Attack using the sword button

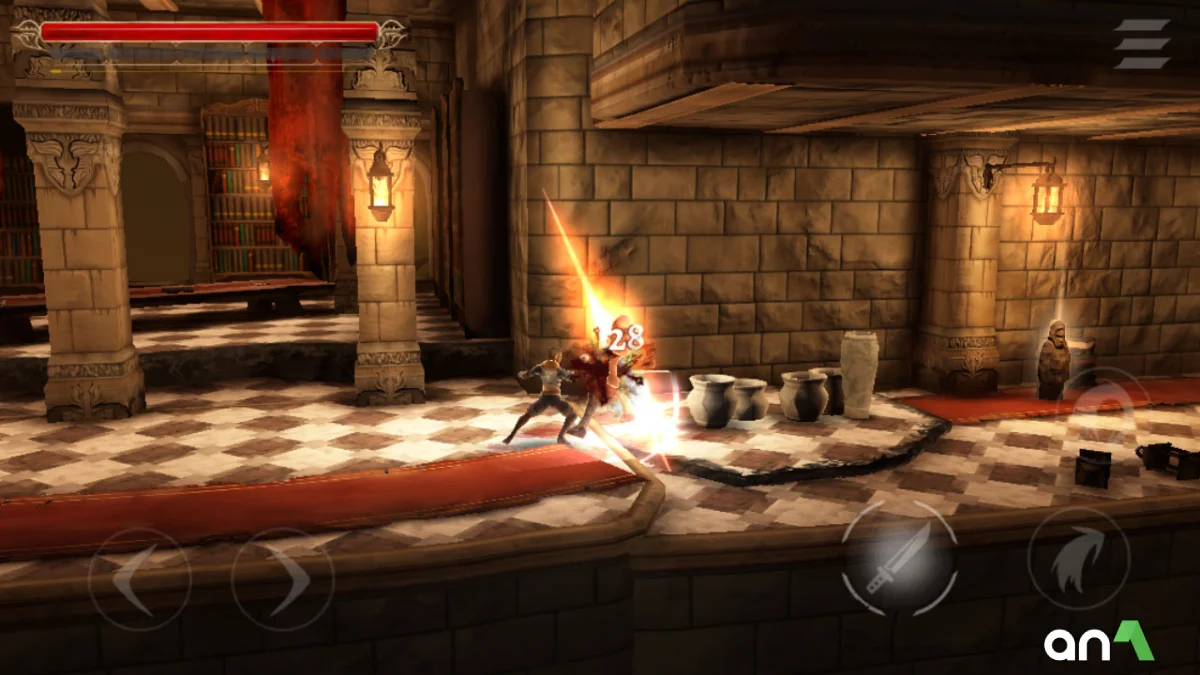899,559
